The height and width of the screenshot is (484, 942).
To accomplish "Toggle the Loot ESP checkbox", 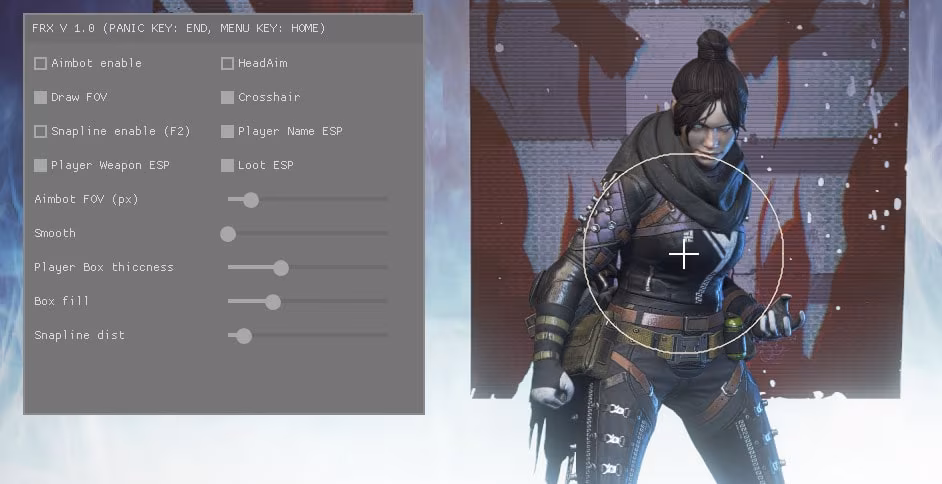I will (x=228, y=166).
